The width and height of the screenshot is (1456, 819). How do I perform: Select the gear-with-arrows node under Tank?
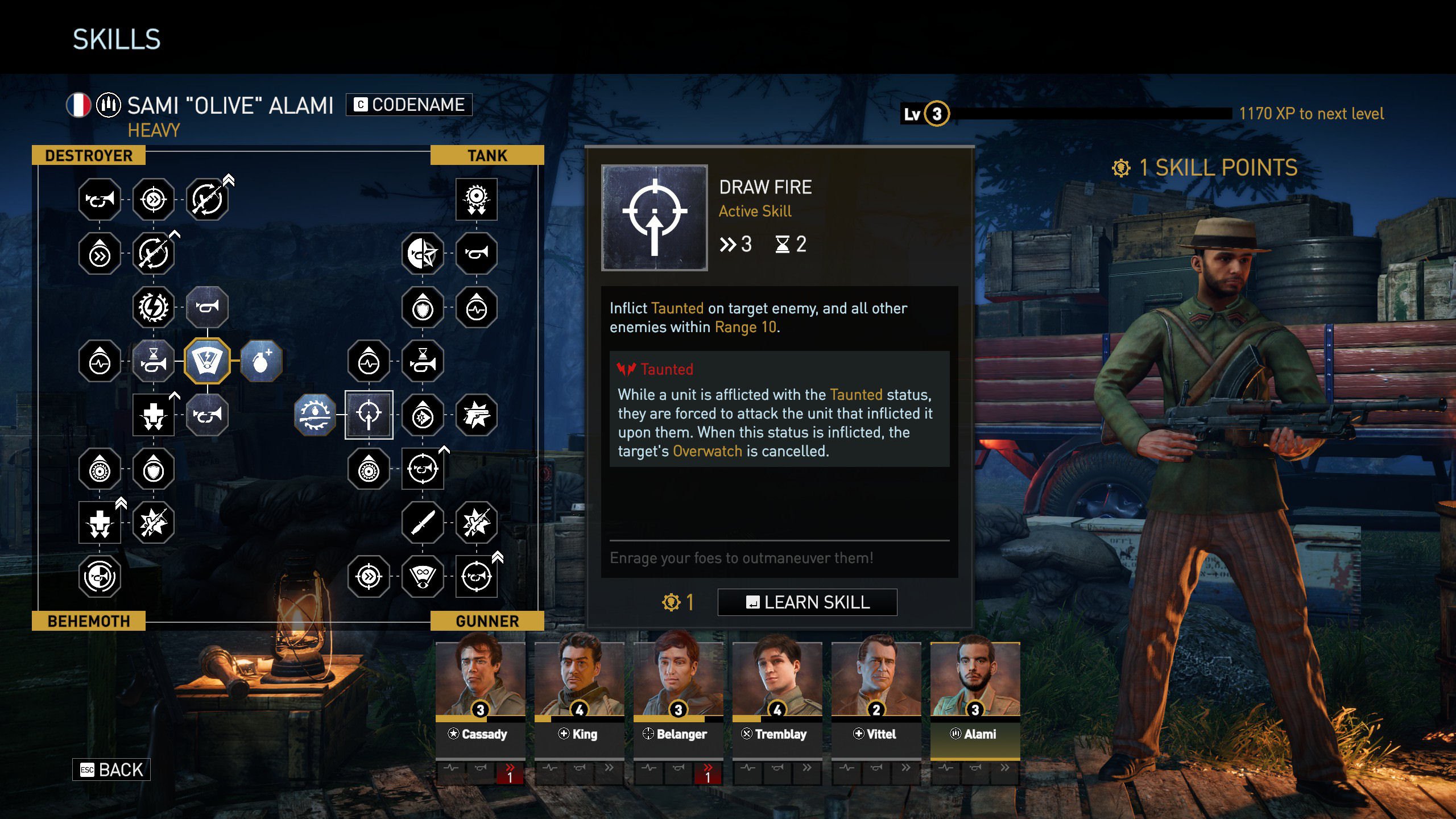(477, 199)
